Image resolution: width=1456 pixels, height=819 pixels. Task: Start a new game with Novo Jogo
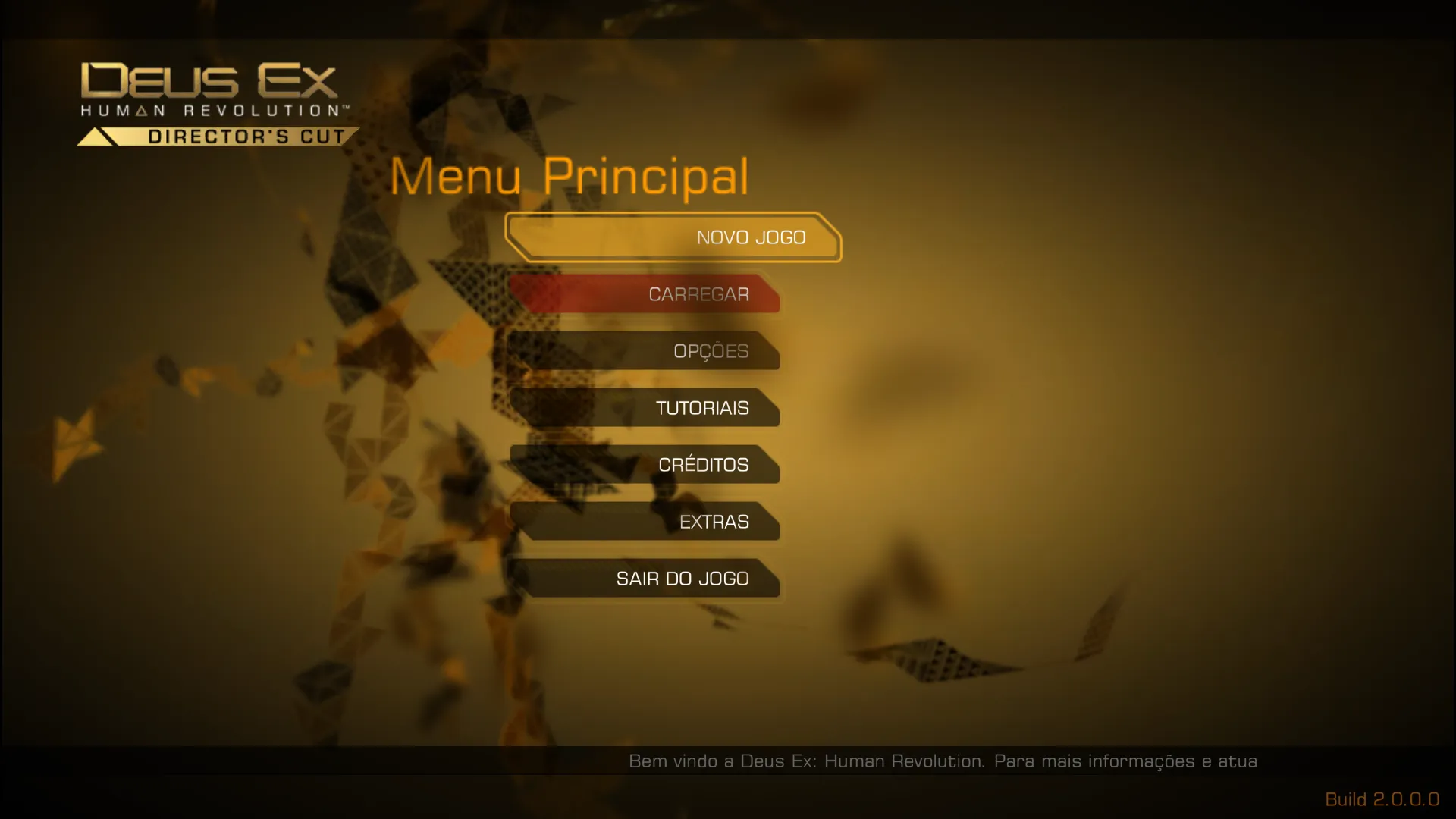(x=674, y=237)
